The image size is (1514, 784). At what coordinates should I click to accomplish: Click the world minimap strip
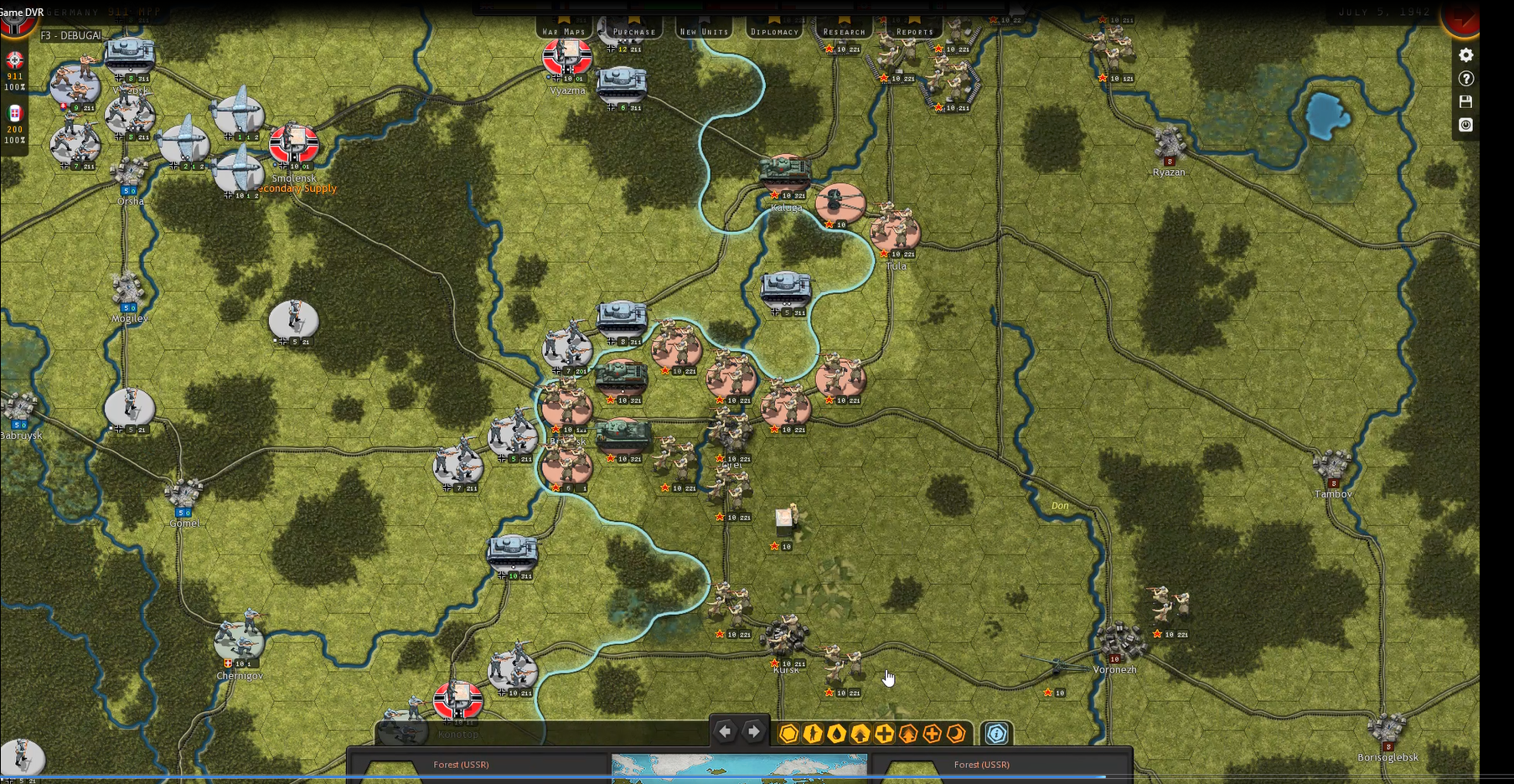[739, 768]
